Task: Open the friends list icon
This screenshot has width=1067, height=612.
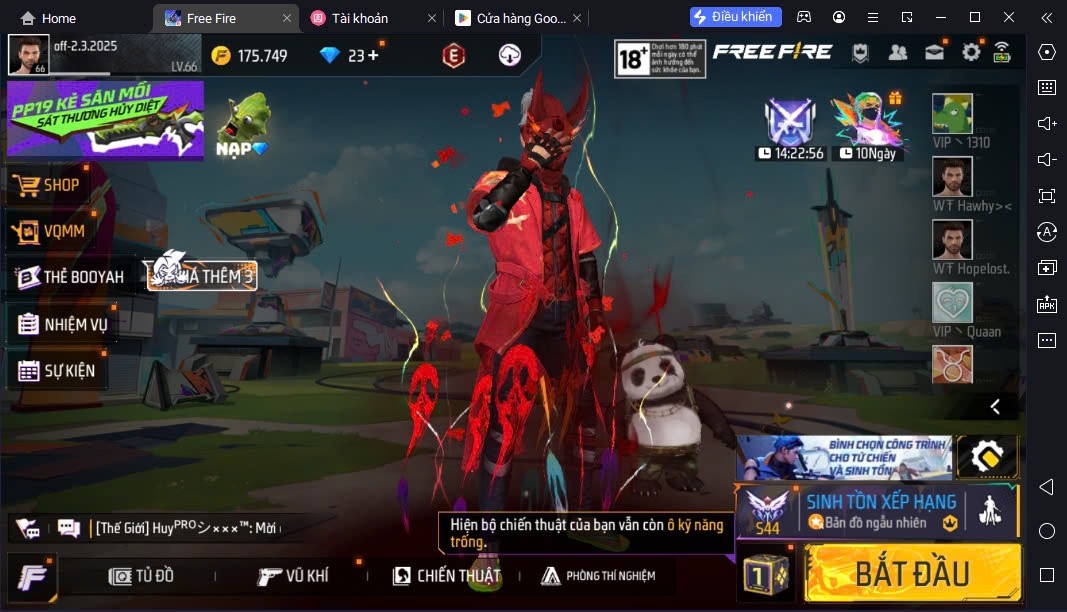Action: (x=898, y=53)
